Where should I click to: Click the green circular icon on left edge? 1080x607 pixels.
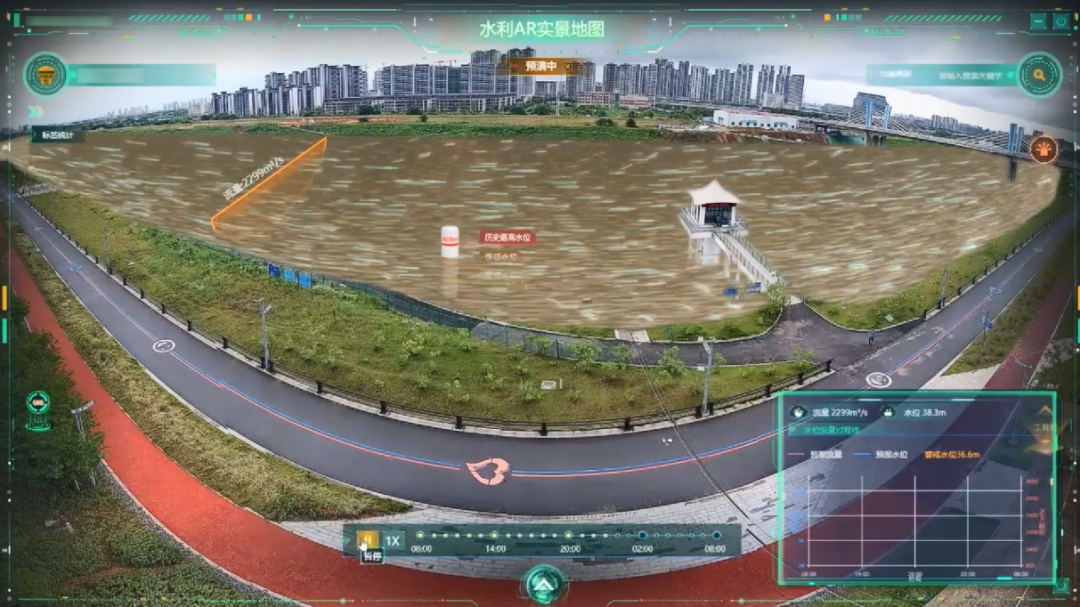click(38, 403)
